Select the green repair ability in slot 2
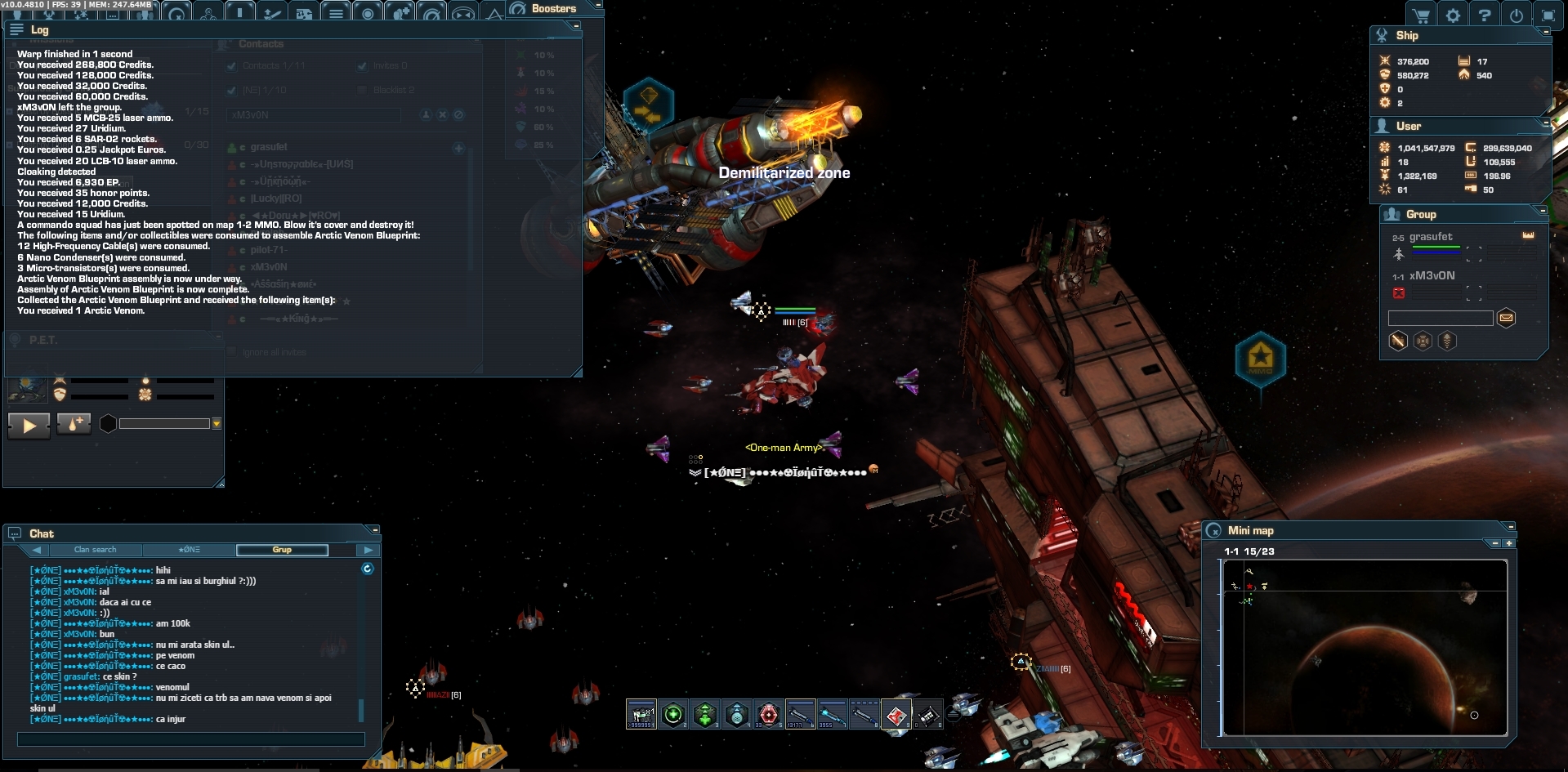Screen dimensions: 1568x772 tap(673, 715)
